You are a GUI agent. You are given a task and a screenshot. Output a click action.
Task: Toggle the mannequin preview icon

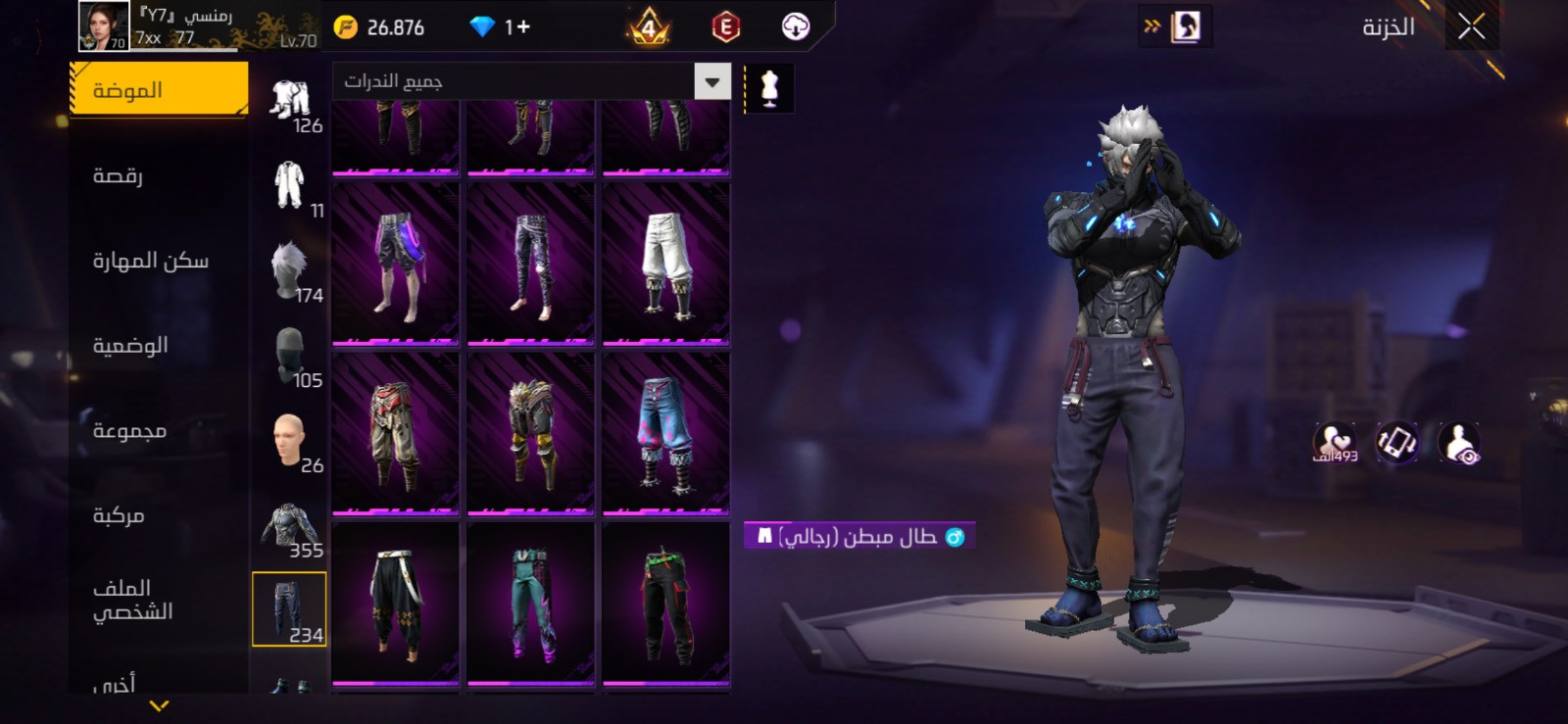[x=769, y=88]
